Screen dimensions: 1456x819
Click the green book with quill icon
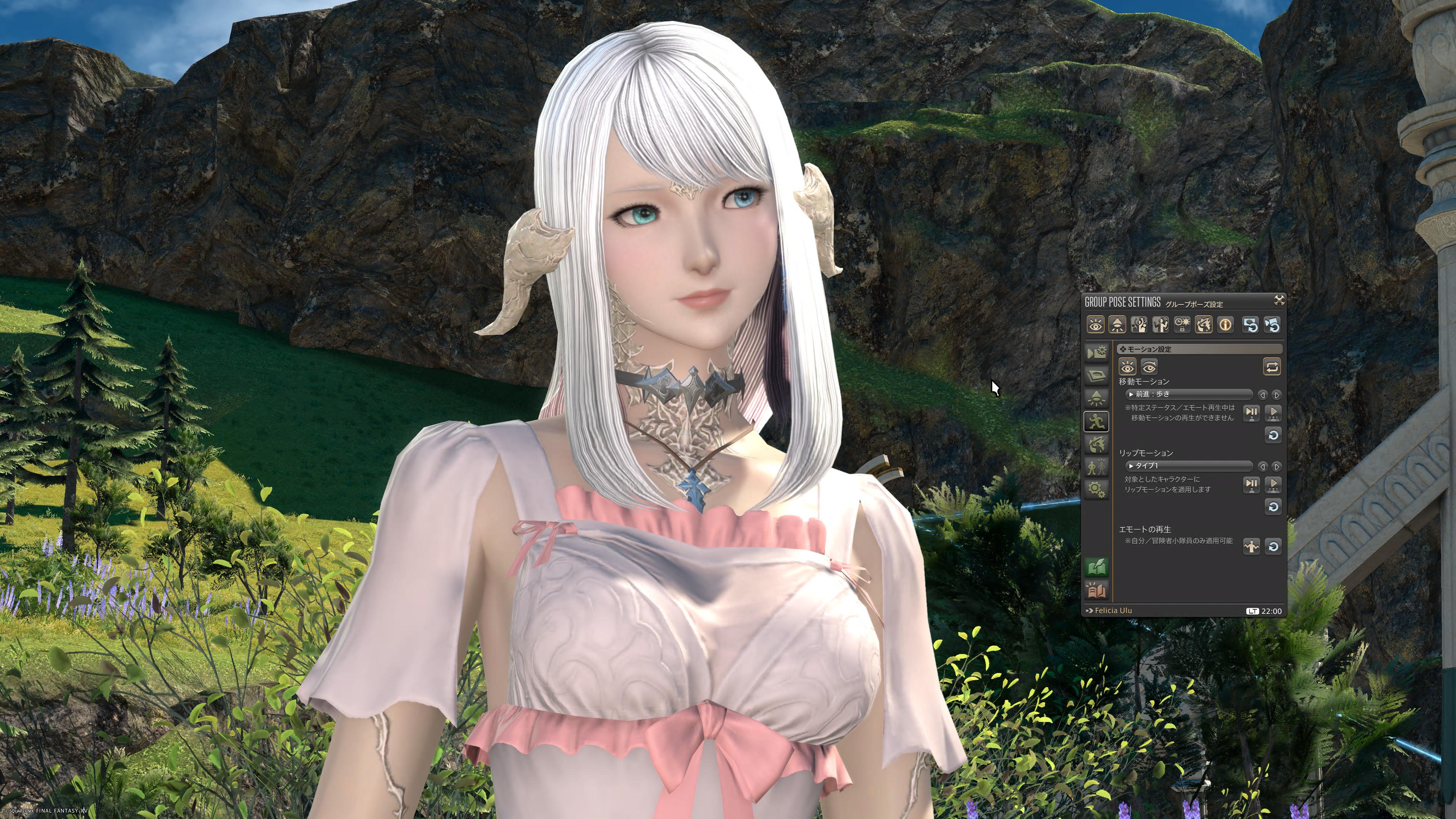1097,567
